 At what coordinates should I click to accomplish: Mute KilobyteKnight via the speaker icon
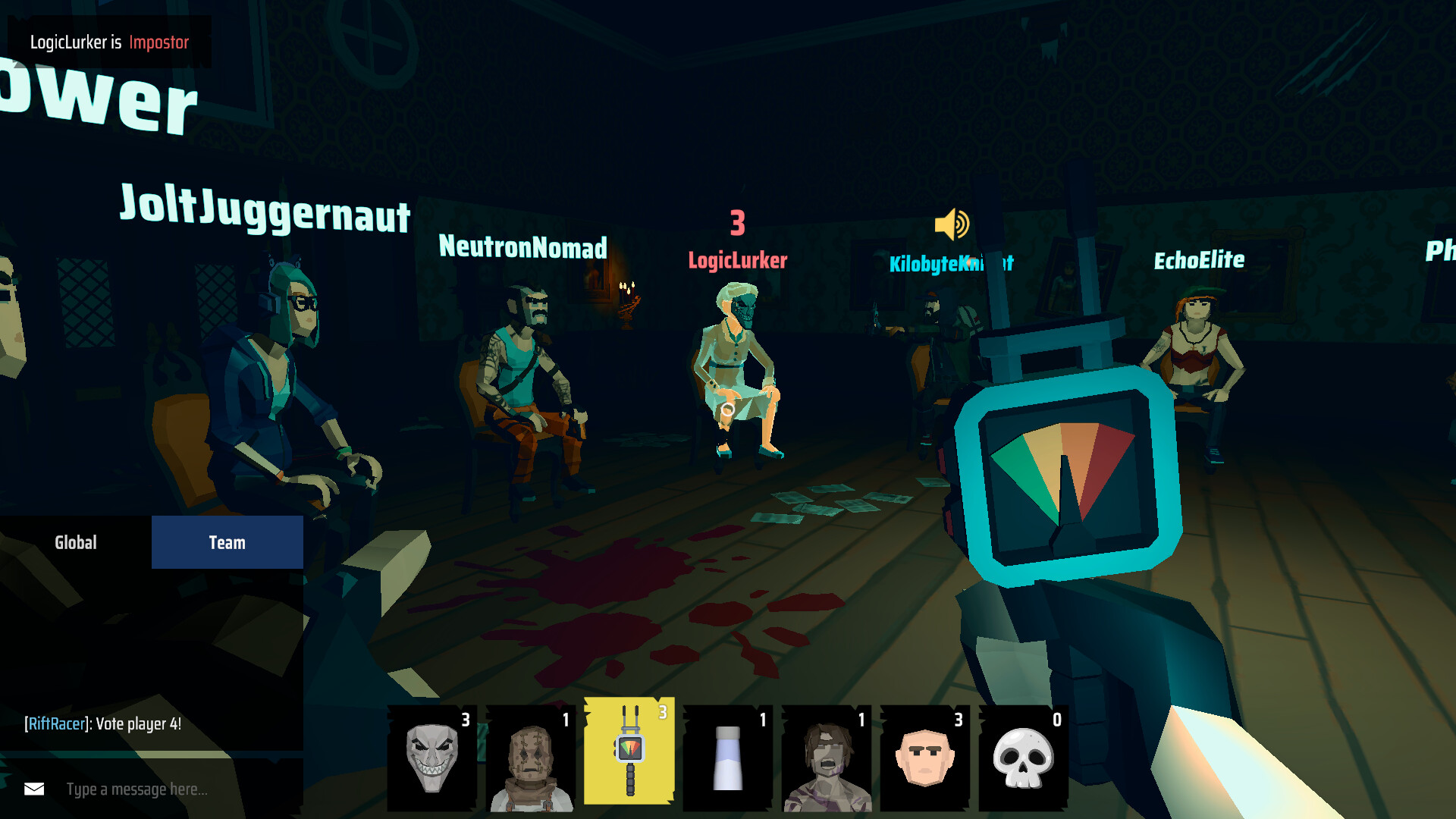click(x=953, y=223)
